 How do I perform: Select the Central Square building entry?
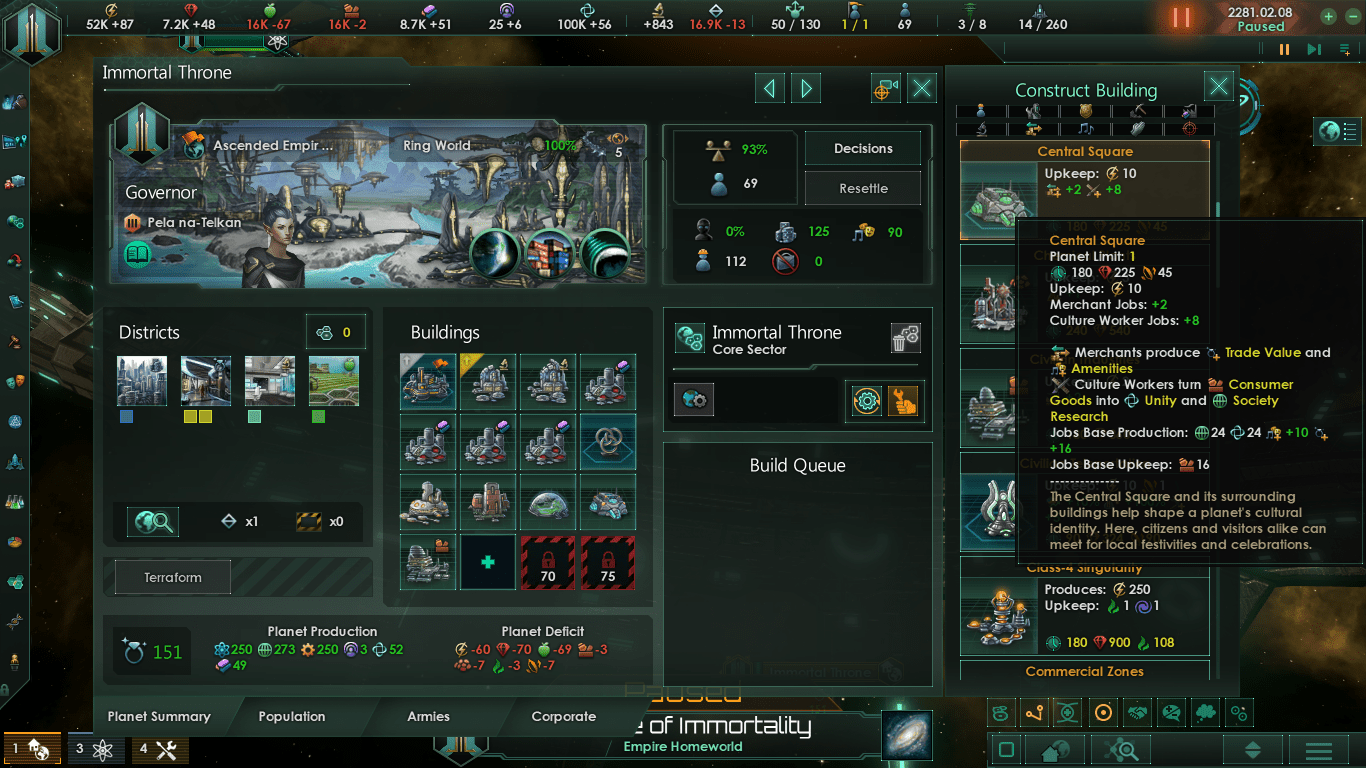click(1084, 190)
